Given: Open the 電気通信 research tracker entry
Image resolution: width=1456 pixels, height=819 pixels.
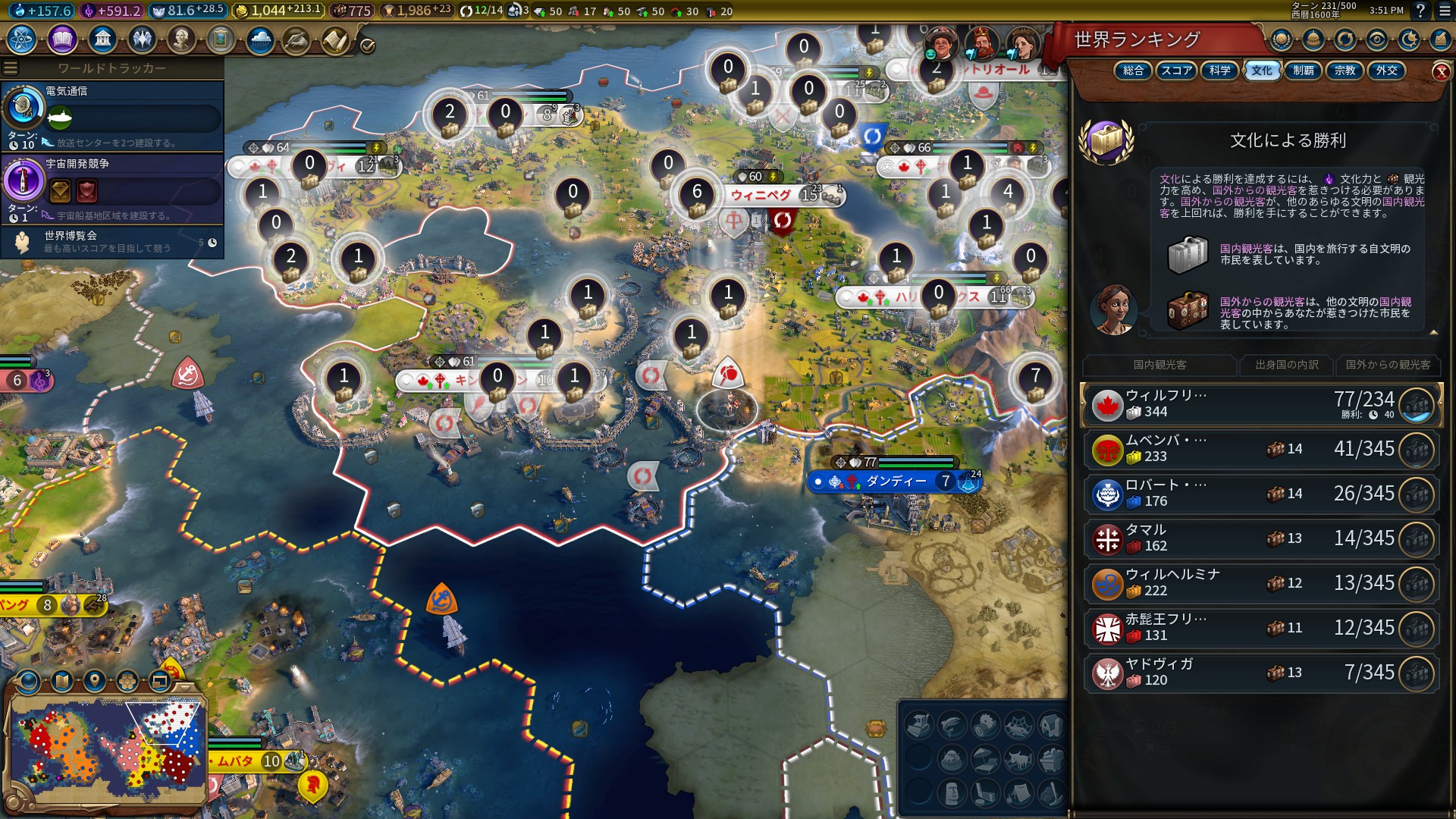Looking at the screenshot, I should (112, 115).
